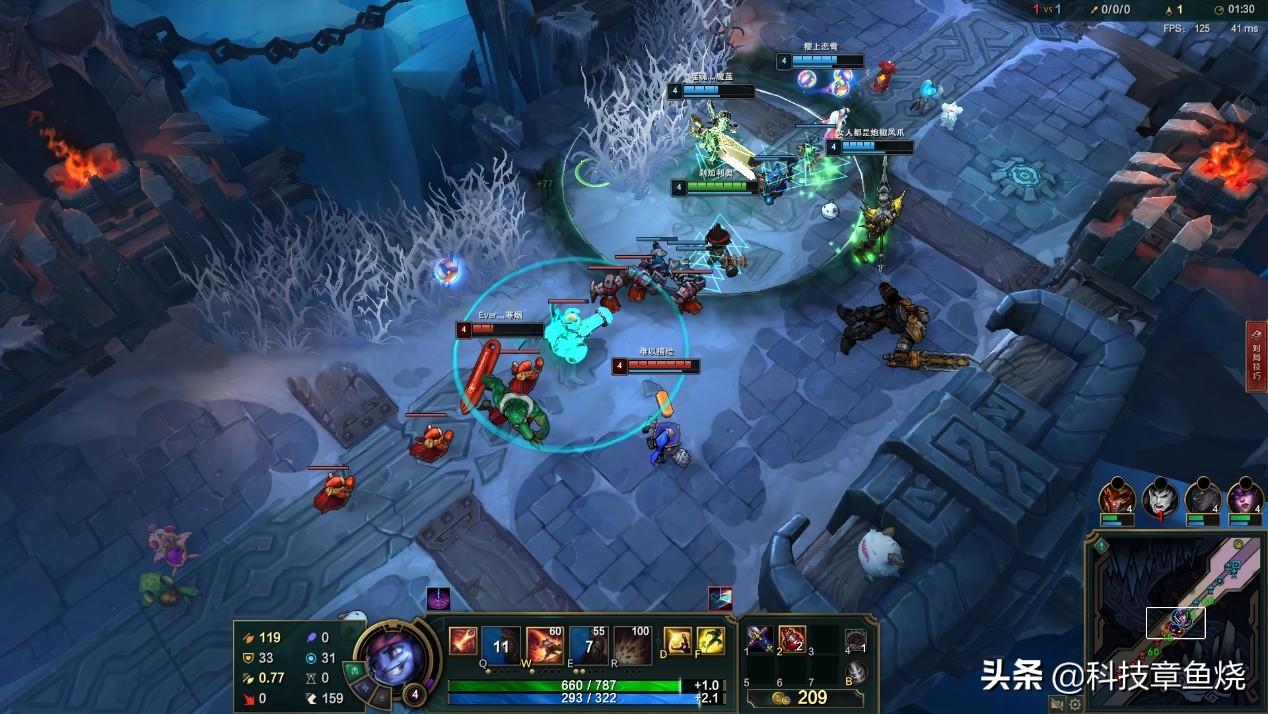Select the E ability showing 7 seconds
Image resolution: width=1268 pixels, height=714 pixels.
[x=588, y=645]
